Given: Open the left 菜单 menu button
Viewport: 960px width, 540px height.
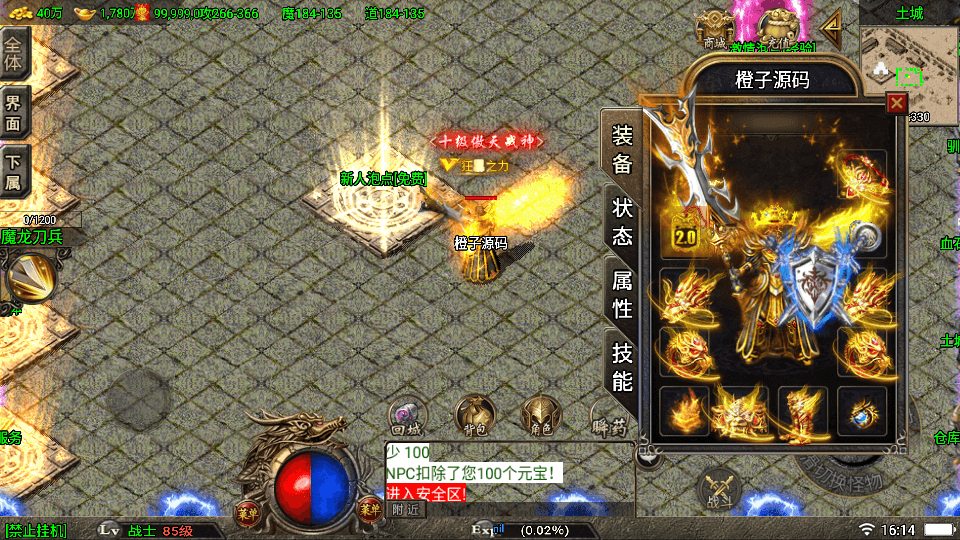Looking at the screenshot, I should [x=246, y=511].
